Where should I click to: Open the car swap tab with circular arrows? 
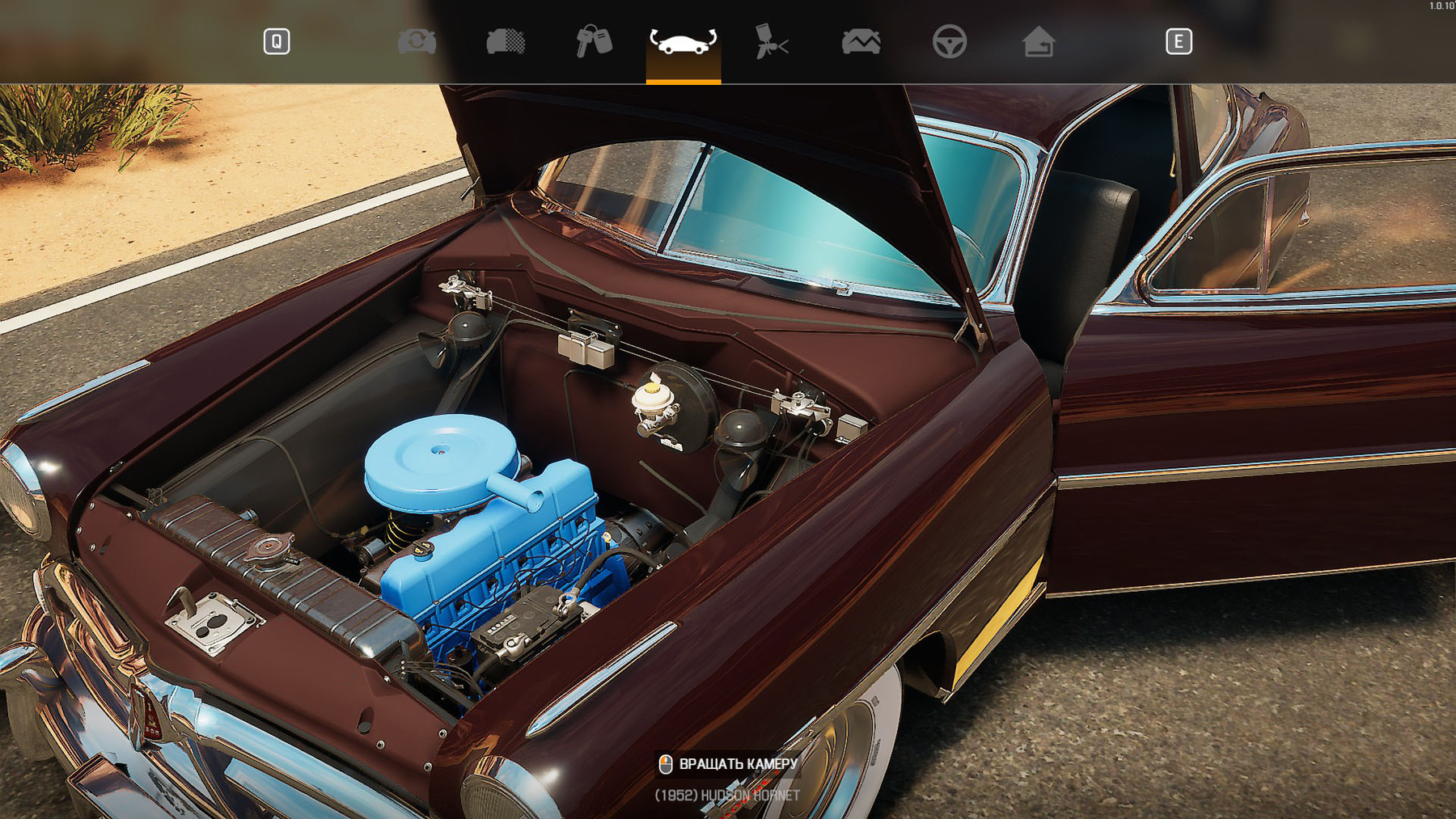click(x=417, y=41)
